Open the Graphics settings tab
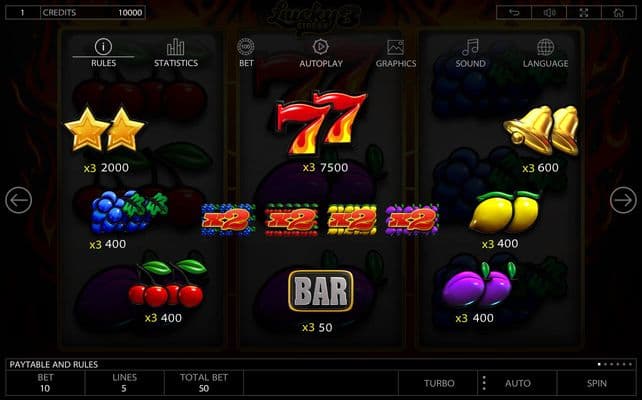 click(x=395, y=53)
